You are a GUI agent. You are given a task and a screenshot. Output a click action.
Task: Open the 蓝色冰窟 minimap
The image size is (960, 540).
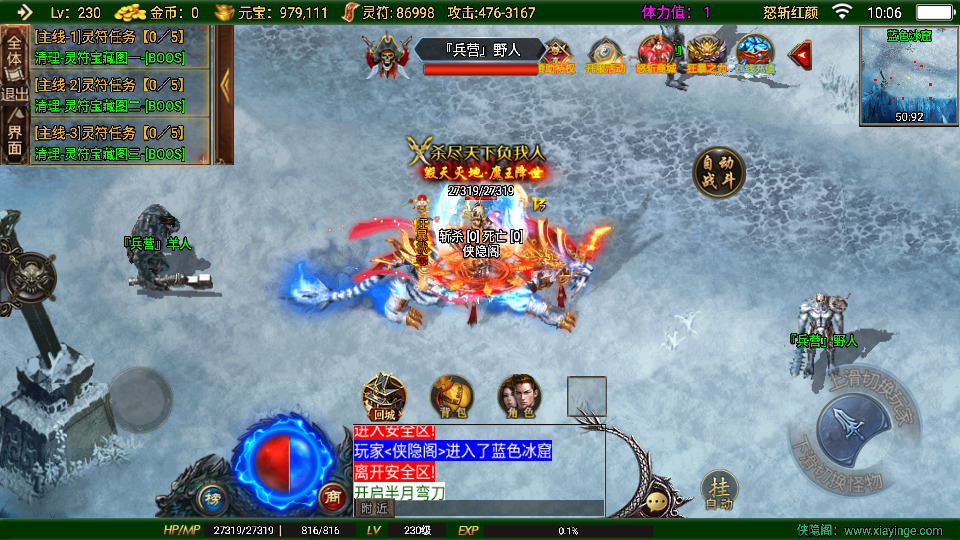908,75
